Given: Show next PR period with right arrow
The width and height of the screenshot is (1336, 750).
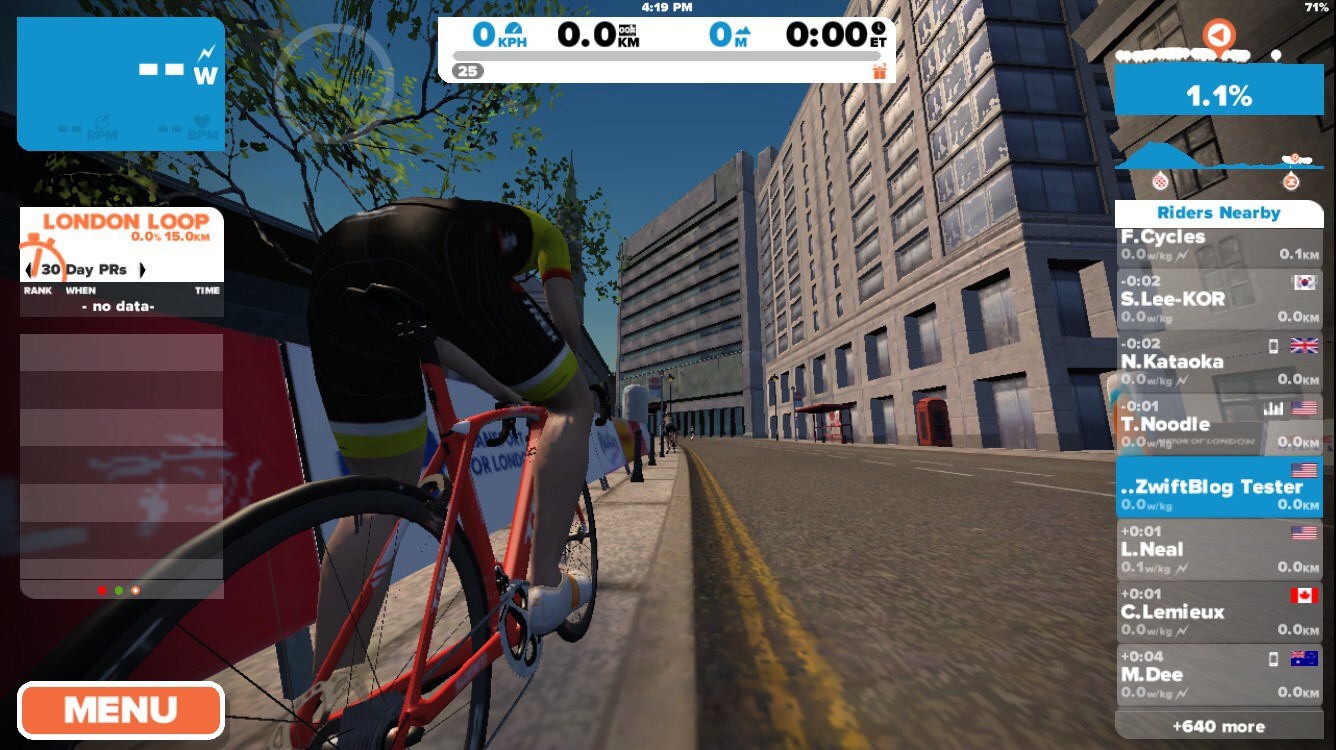Looking at the screenshot, I should point(142,270).
